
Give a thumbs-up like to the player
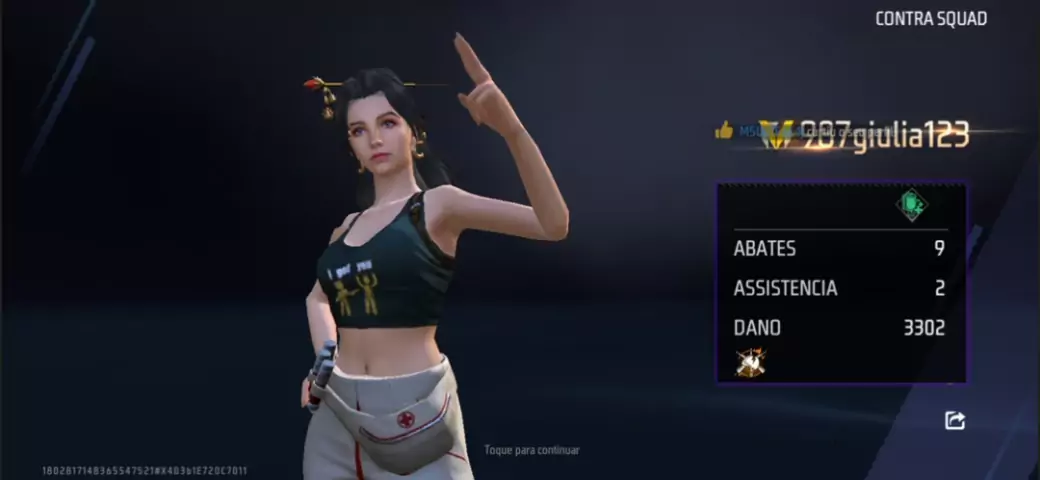[x=724, y=130]
